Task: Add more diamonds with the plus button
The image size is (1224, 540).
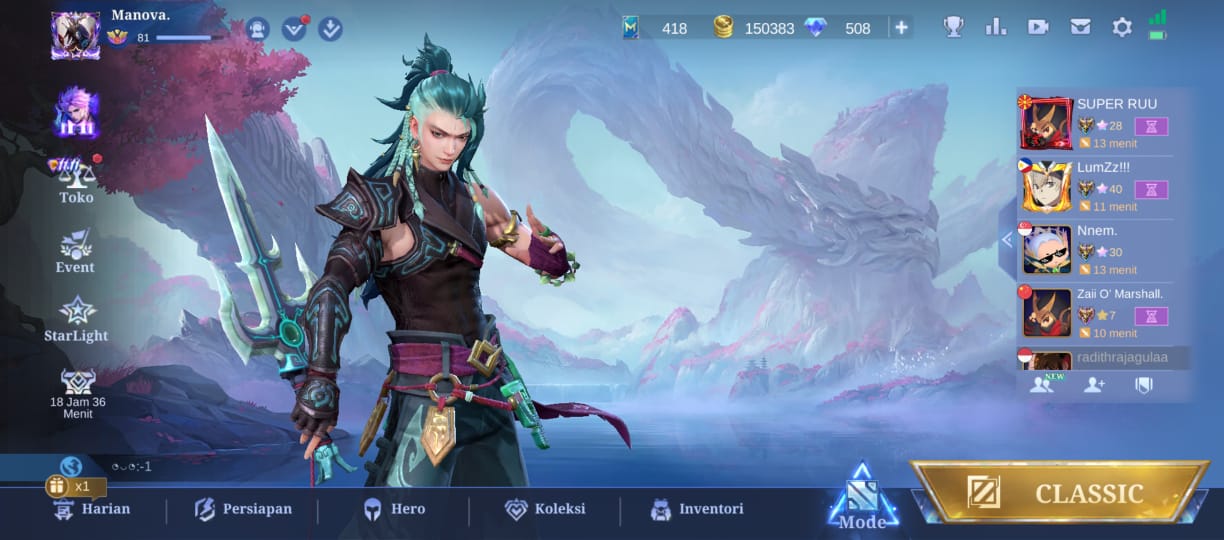Action: point(901,28)
